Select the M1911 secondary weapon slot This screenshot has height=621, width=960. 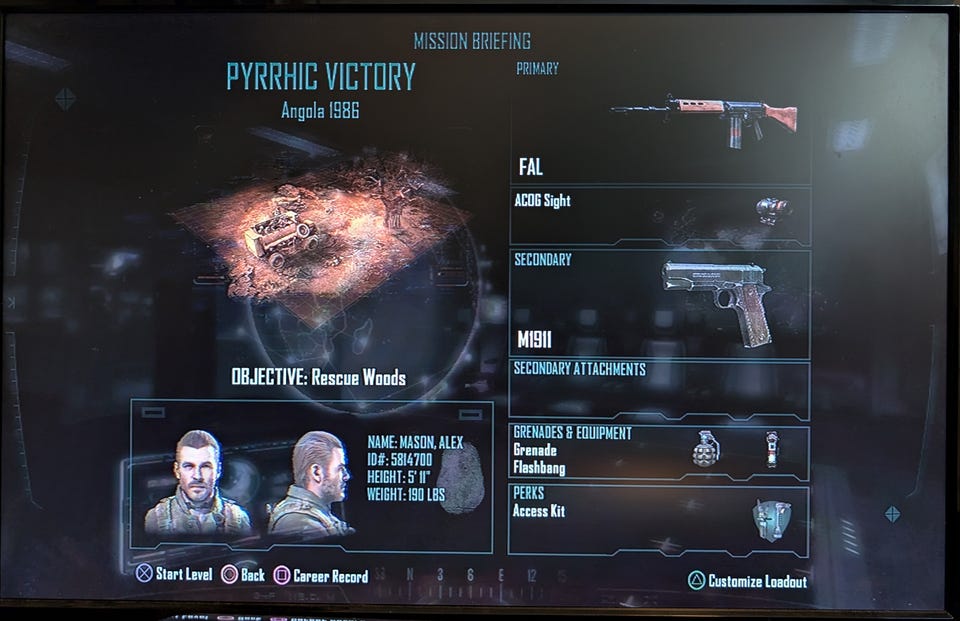660,303
